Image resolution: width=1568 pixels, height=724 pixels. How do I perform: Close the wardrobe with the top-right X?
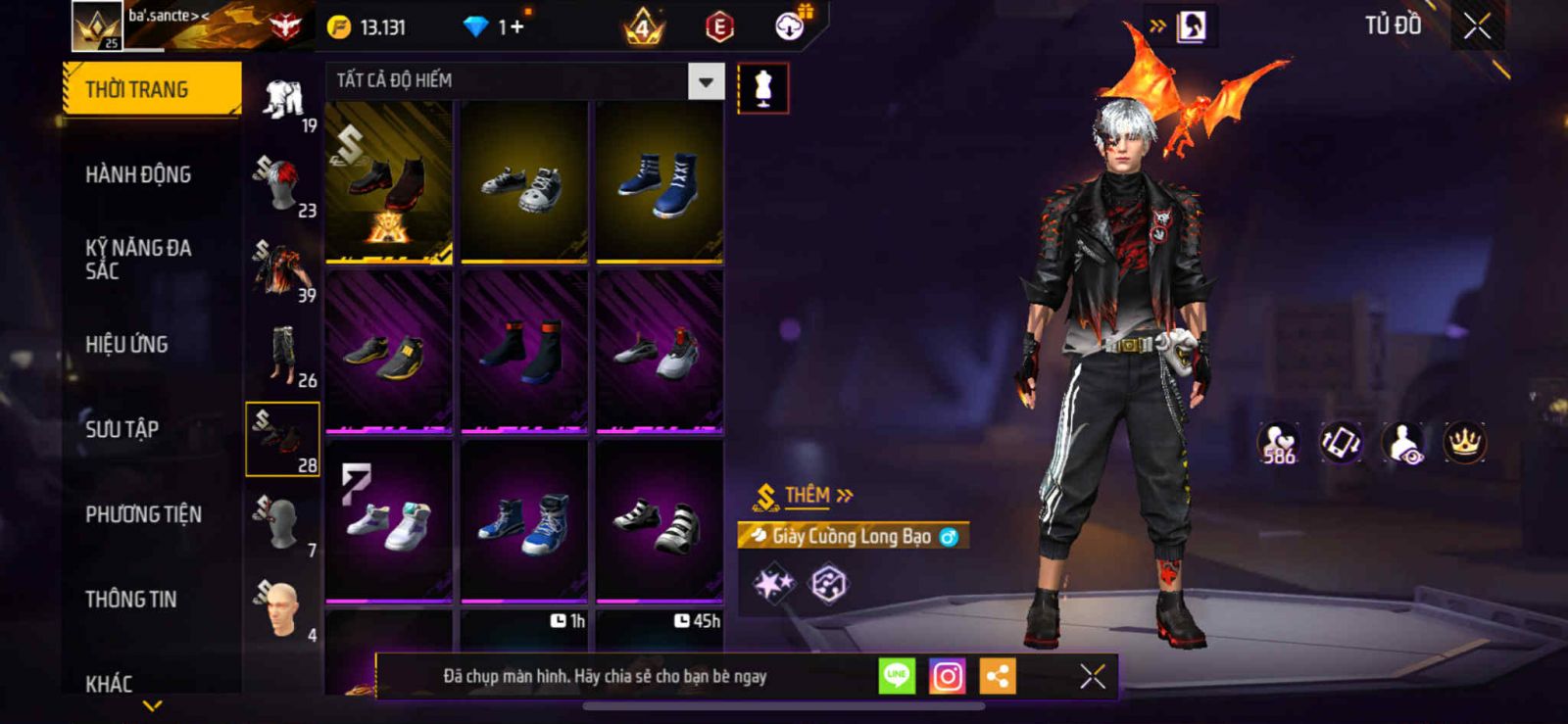click(x=1477, y=26)
